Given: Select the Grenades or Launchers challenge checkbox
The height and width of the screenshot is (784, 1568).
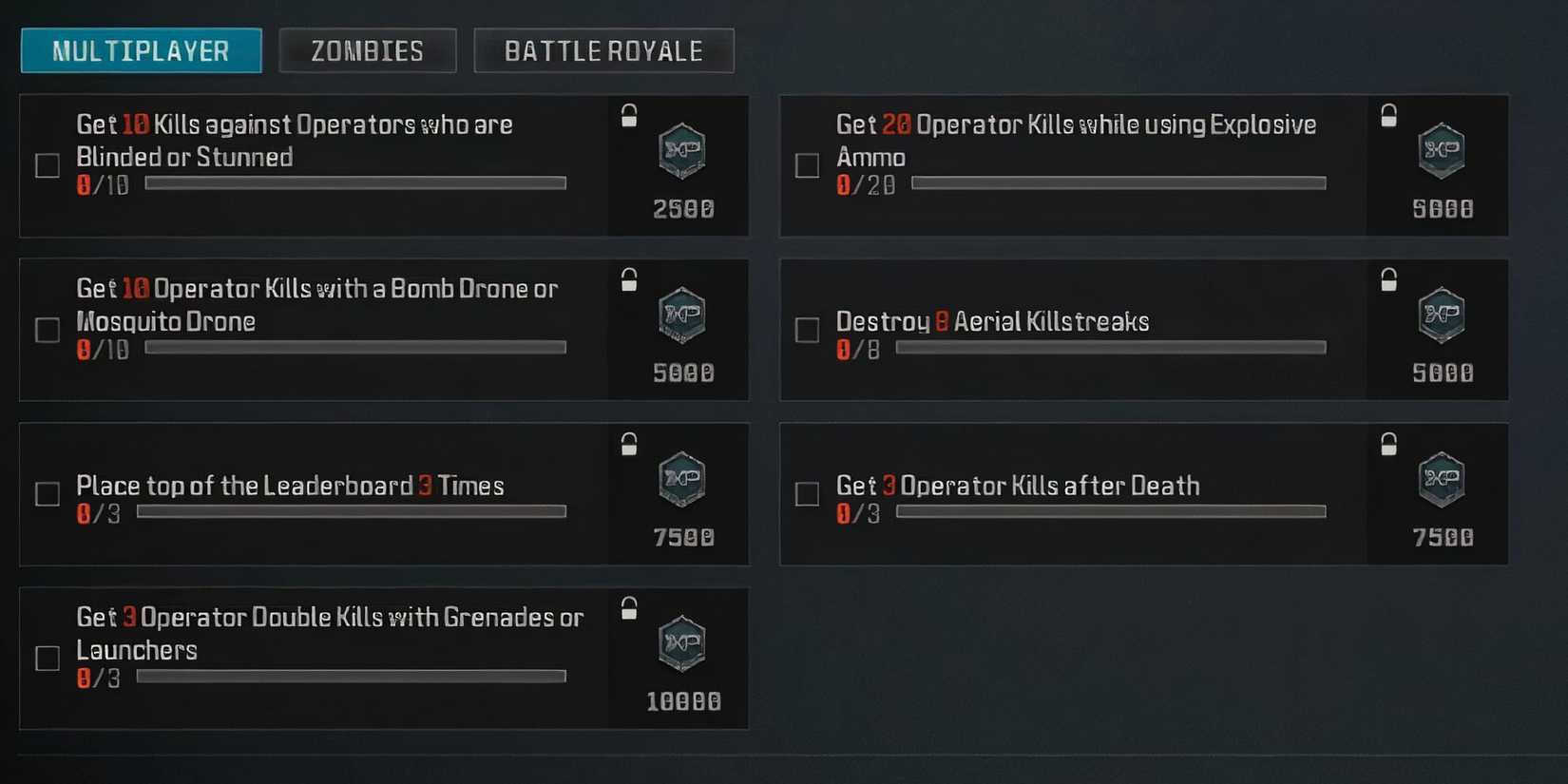Looking at the screenshot, I should (x=47, y=659).
